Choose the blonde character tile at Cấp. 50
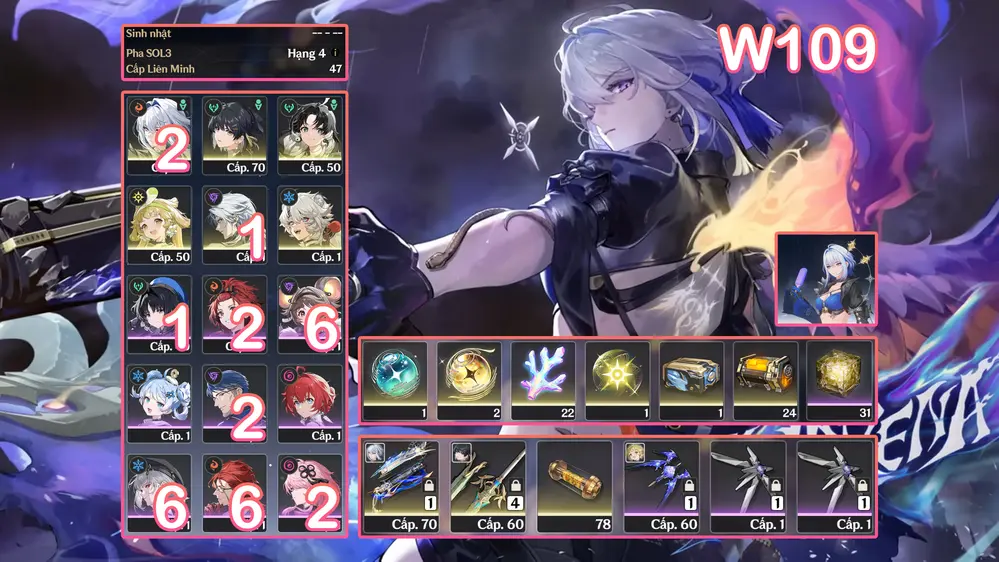Viewport: 999px width, 562px height. 160,224
